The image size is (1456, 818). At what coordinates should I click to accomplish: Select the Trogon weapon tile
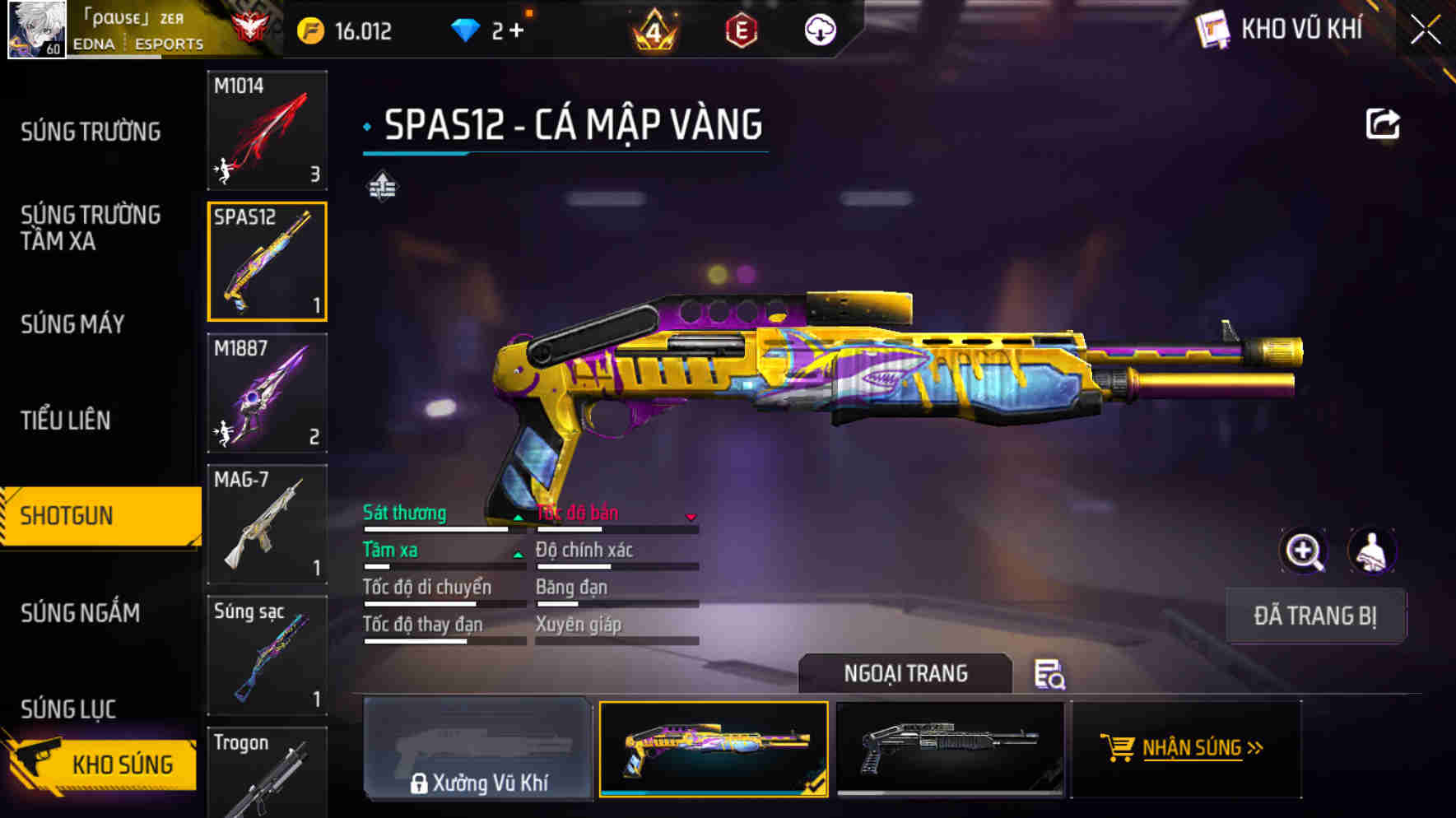(267, 772)
